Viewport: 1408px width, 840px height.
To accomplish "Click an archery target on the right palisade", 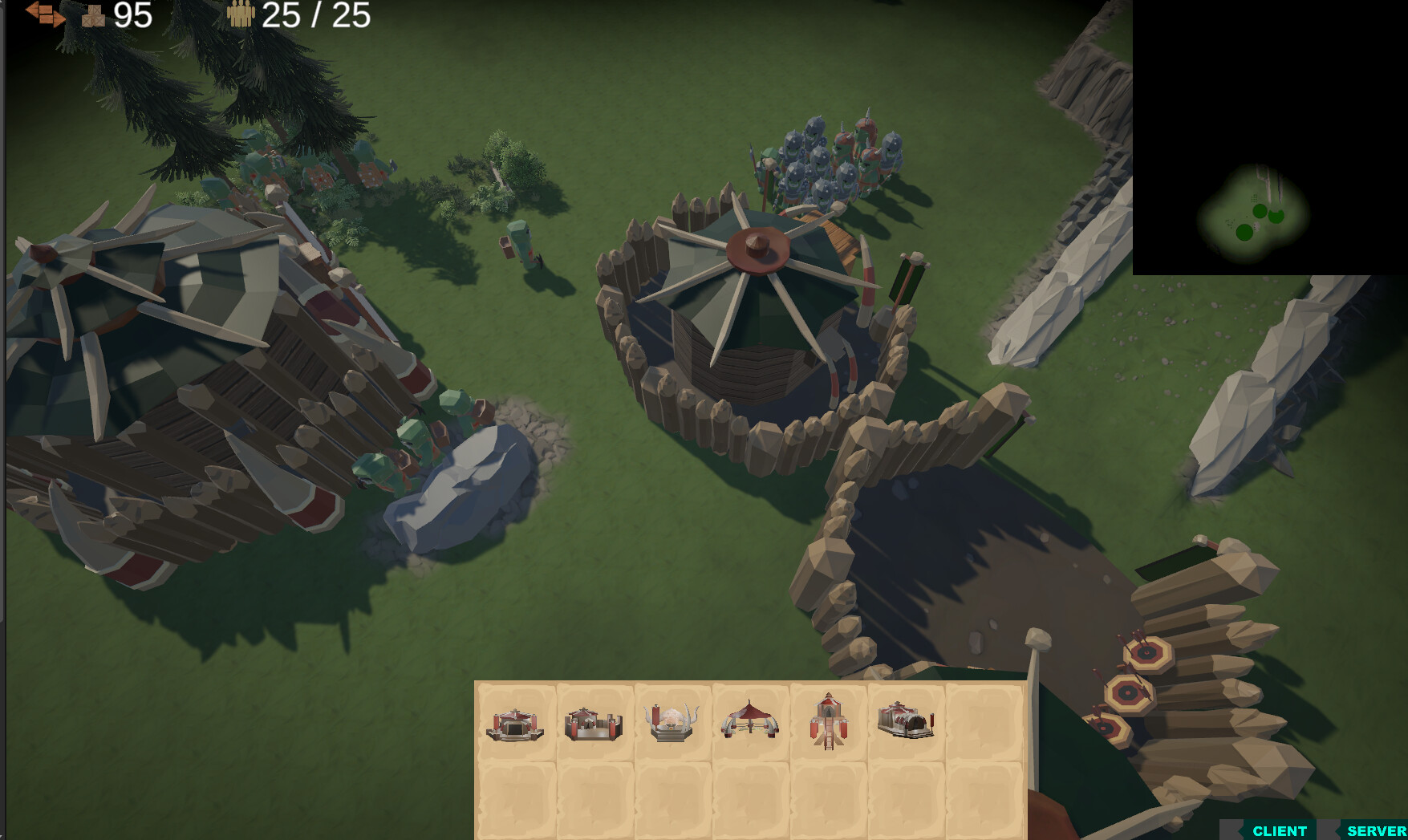I will 1130,692.
